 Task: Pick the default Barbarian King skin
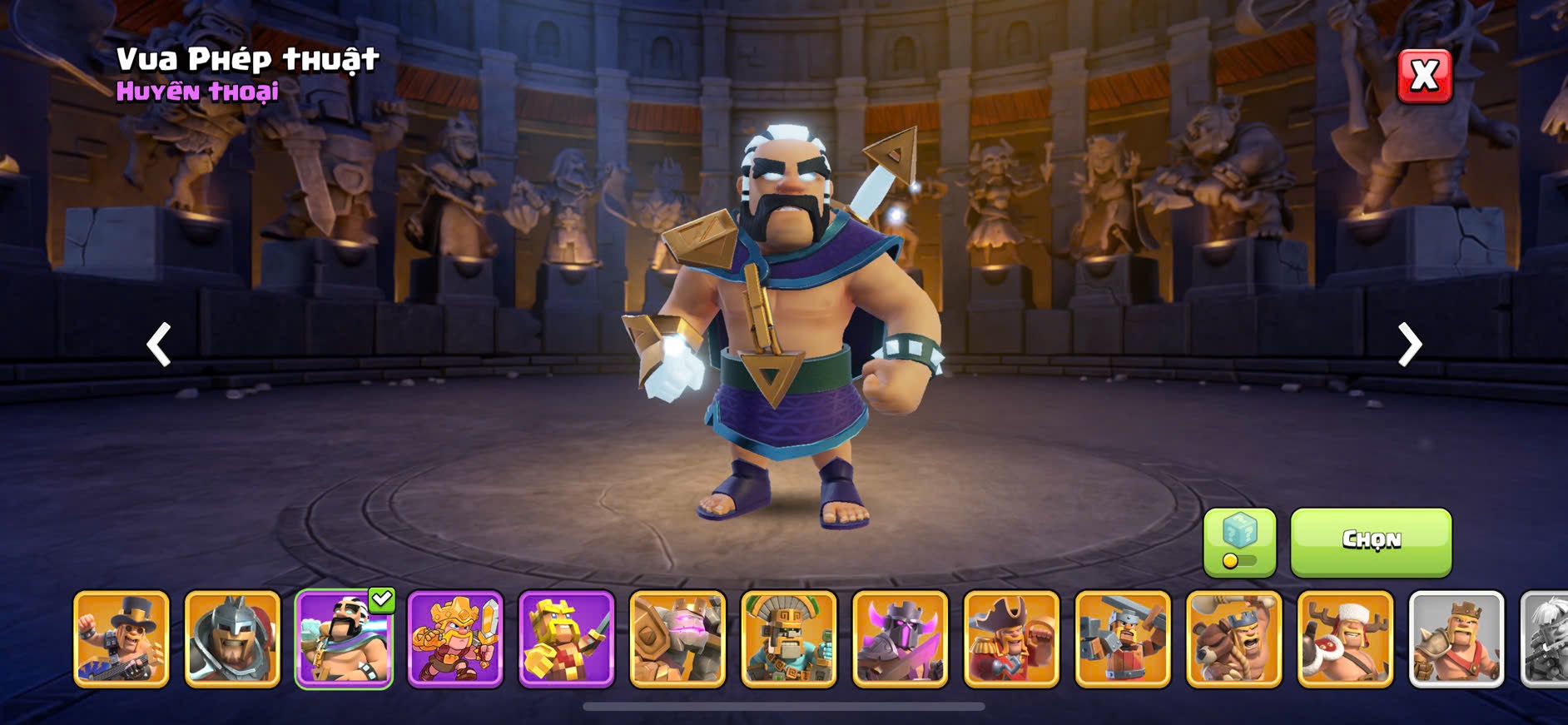1456,639
